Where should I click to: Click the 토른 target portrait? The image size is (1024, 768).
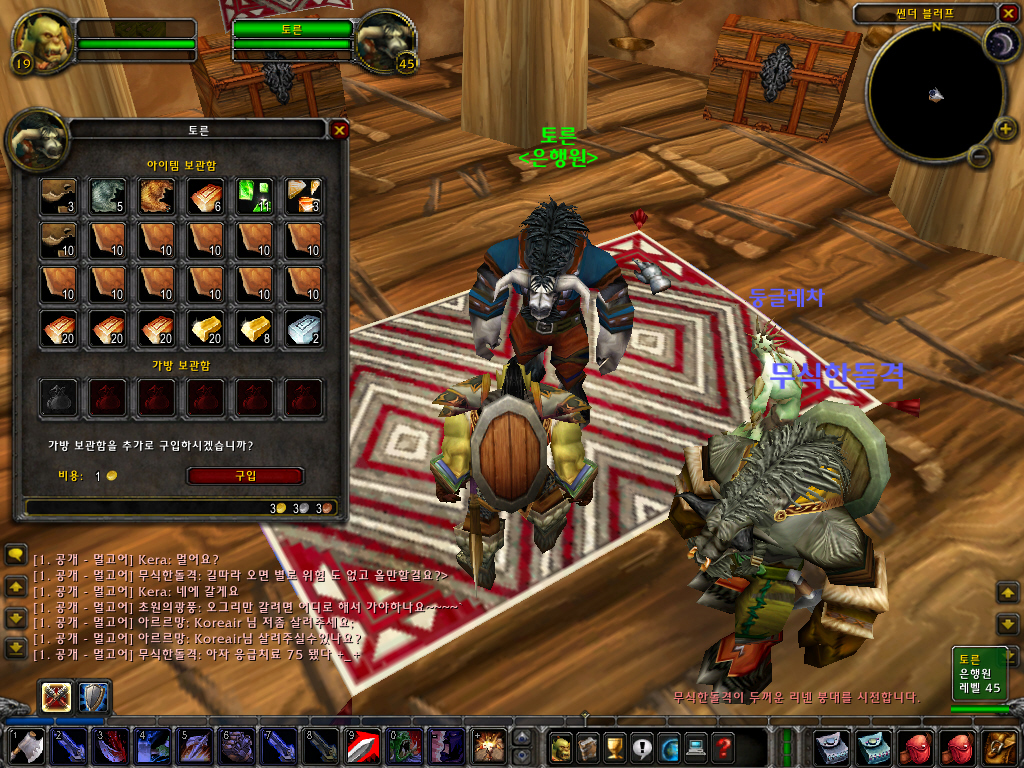(x=385, y=41)
